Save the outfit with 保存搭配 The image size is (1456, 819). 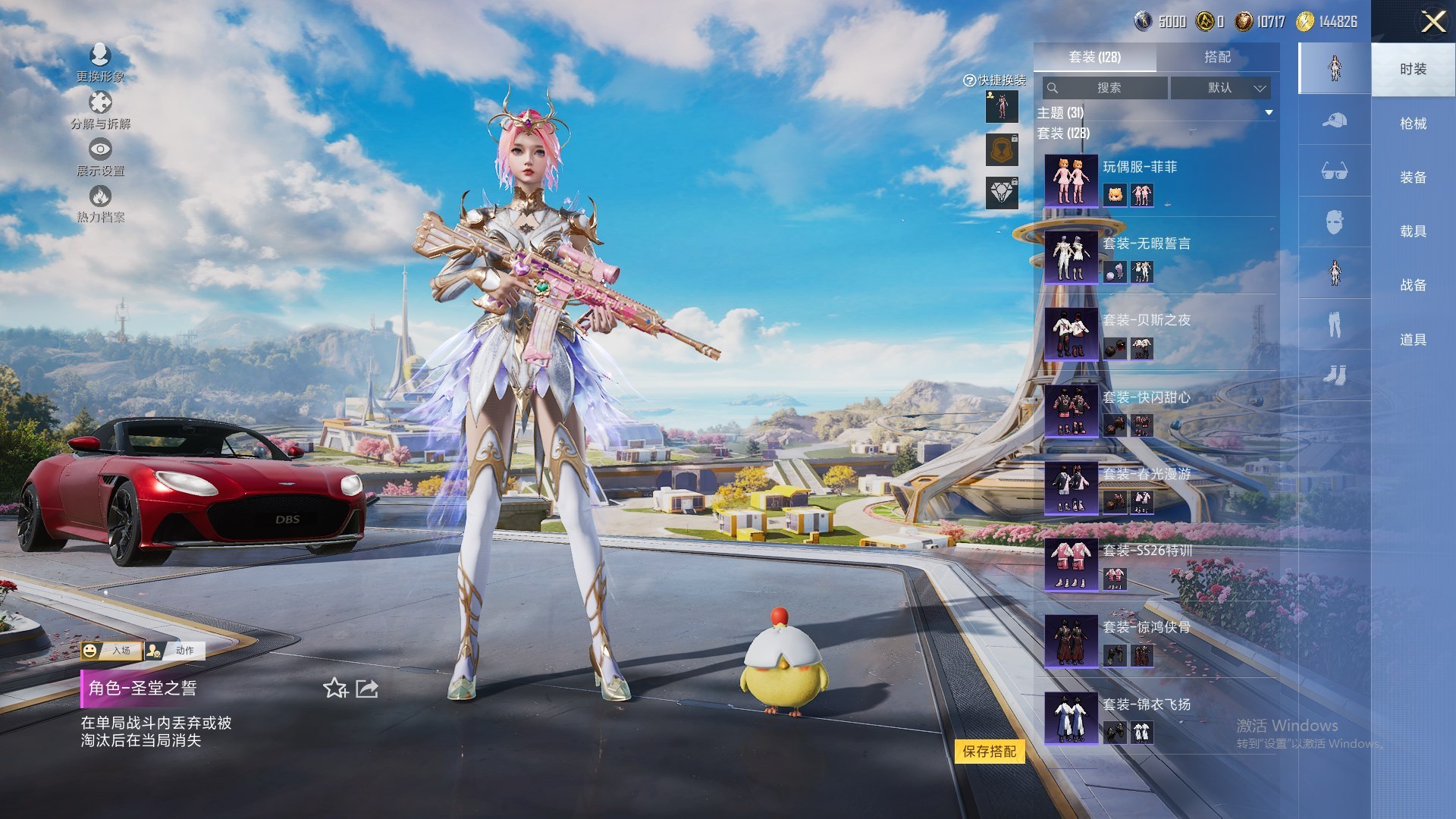[989, 752]
